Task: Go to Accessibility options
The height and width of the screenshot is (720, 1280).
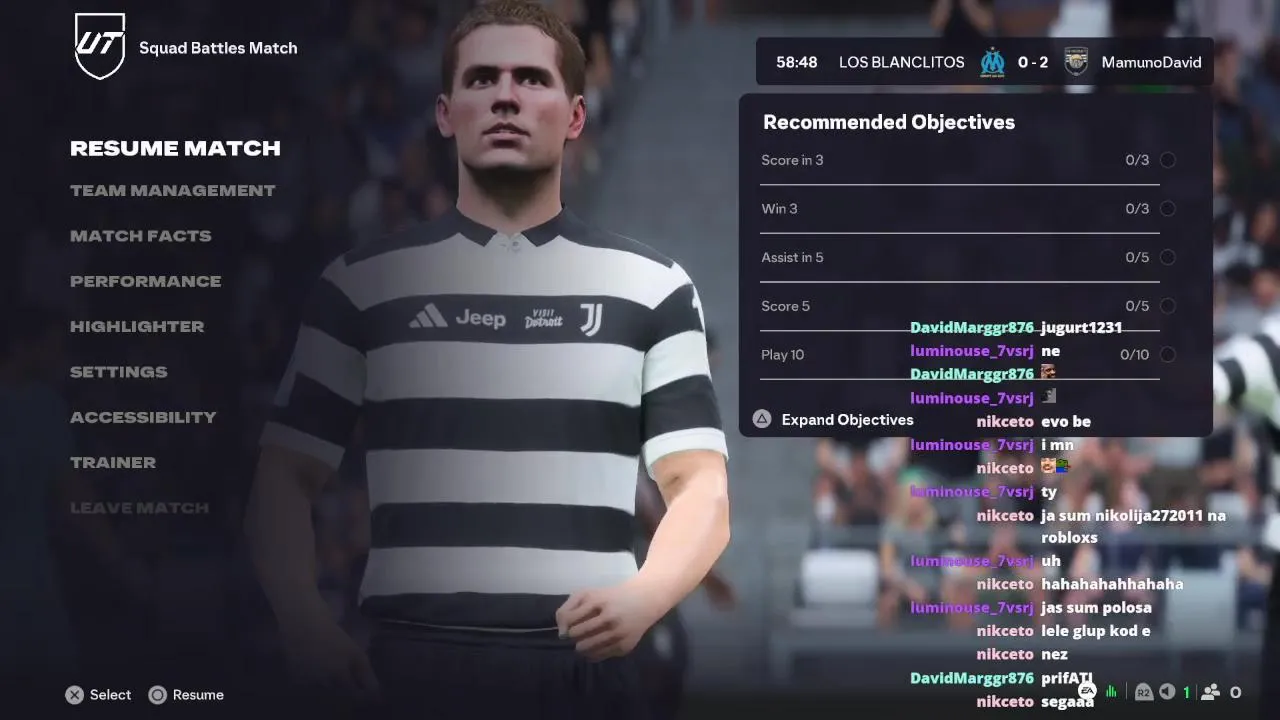Action: point(142,418)
